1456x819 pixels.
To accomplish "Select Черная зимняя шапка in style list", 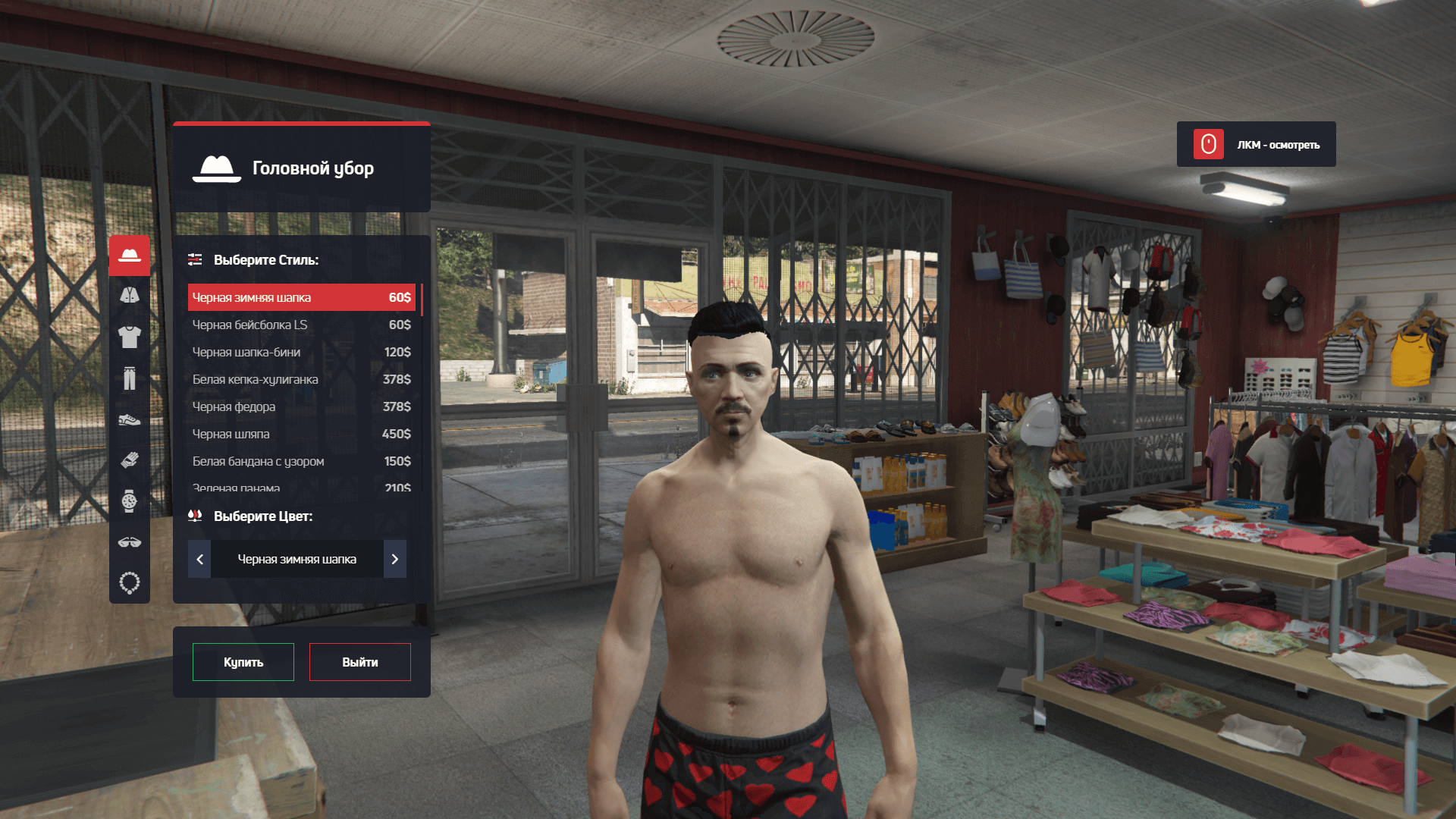I will point(301,297).
